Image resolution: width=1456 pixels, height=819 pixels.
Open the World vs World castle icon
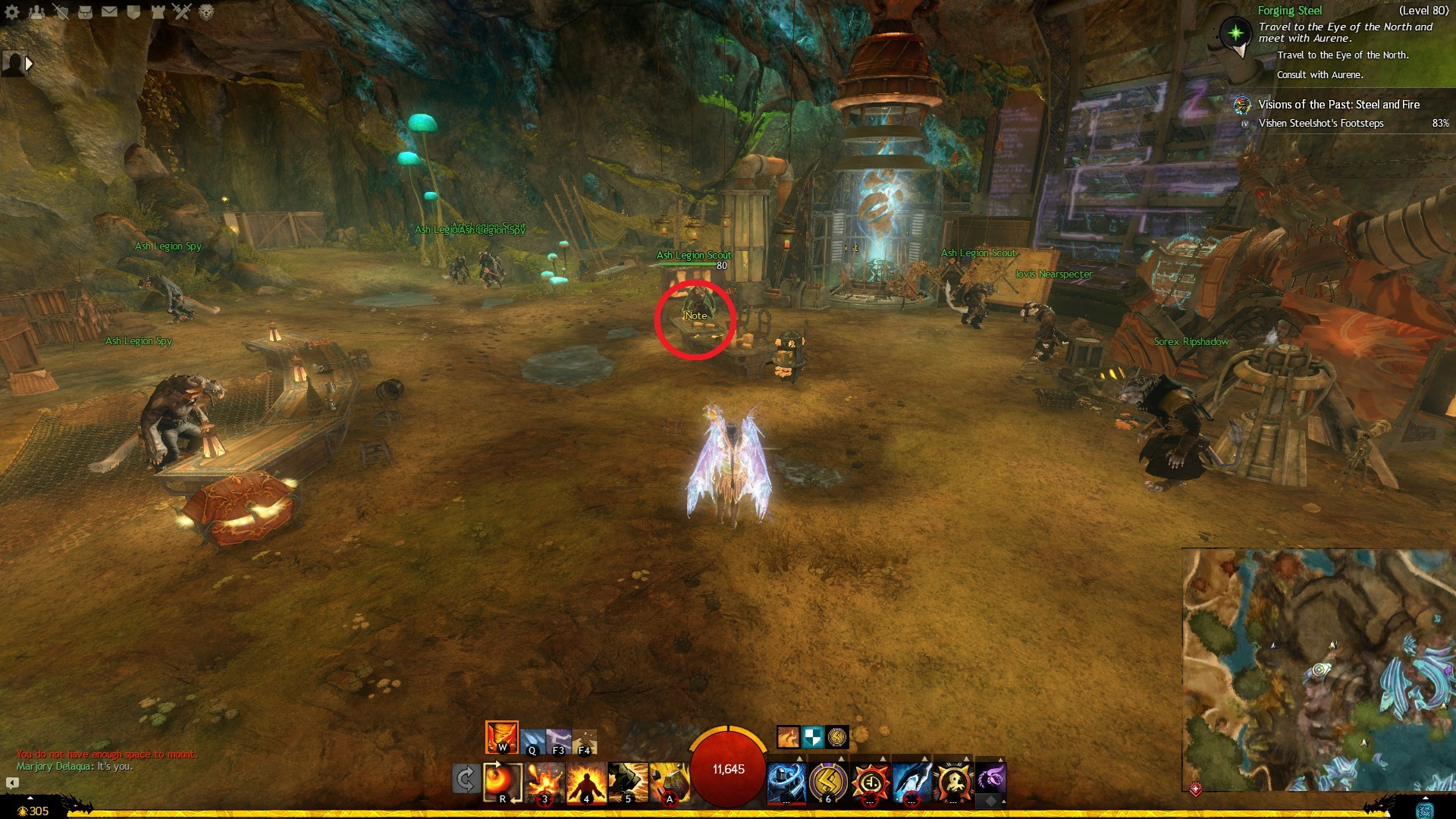(158, 11)
